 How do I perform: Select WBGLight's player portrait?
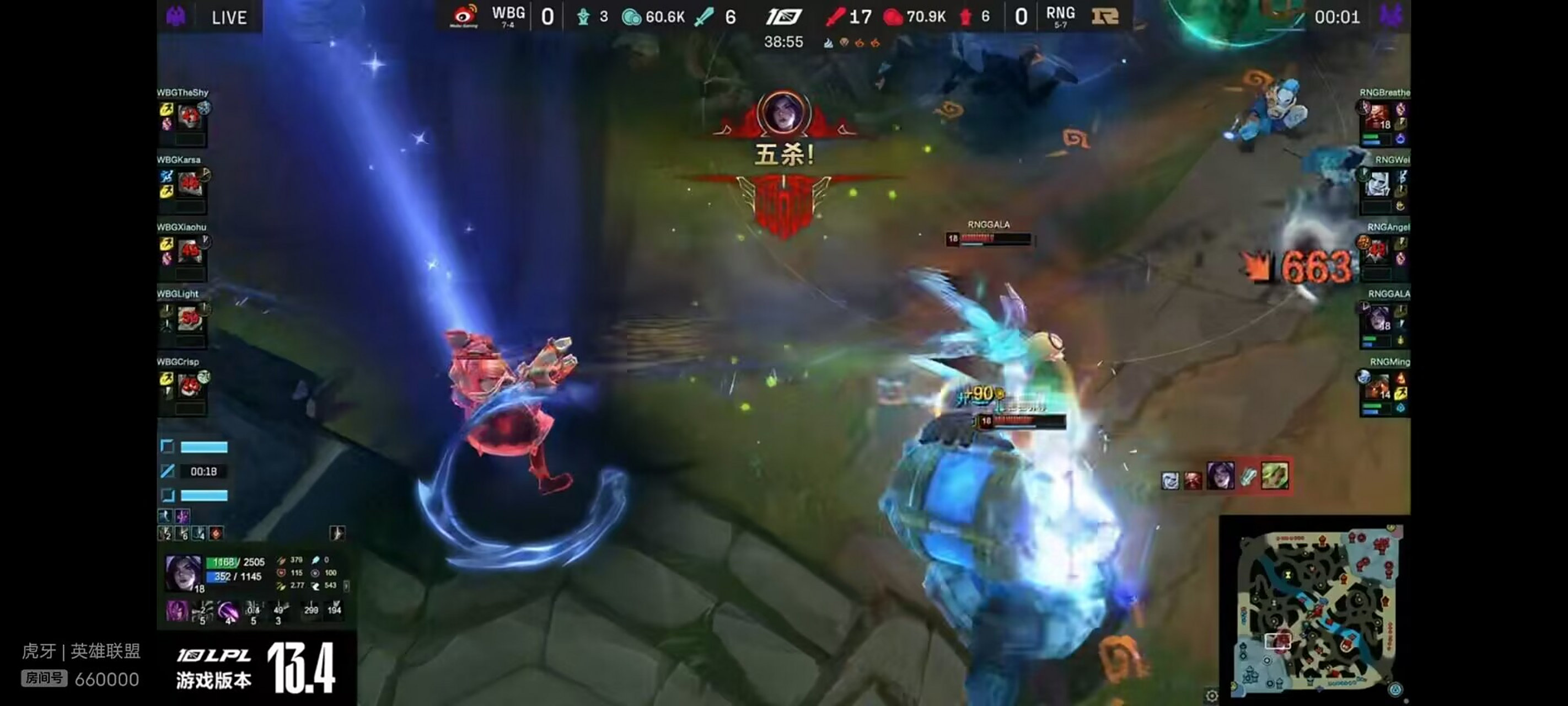[x=189, y=317]
